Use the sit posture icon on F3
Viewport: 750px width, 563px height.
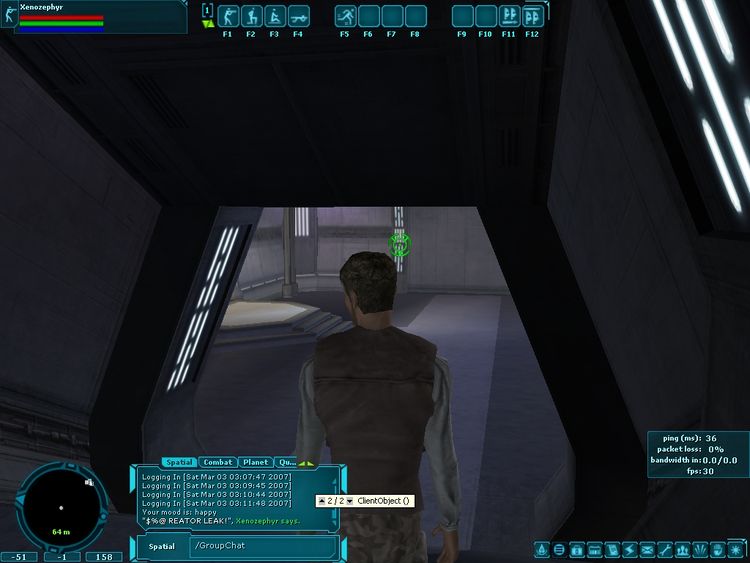275,16
